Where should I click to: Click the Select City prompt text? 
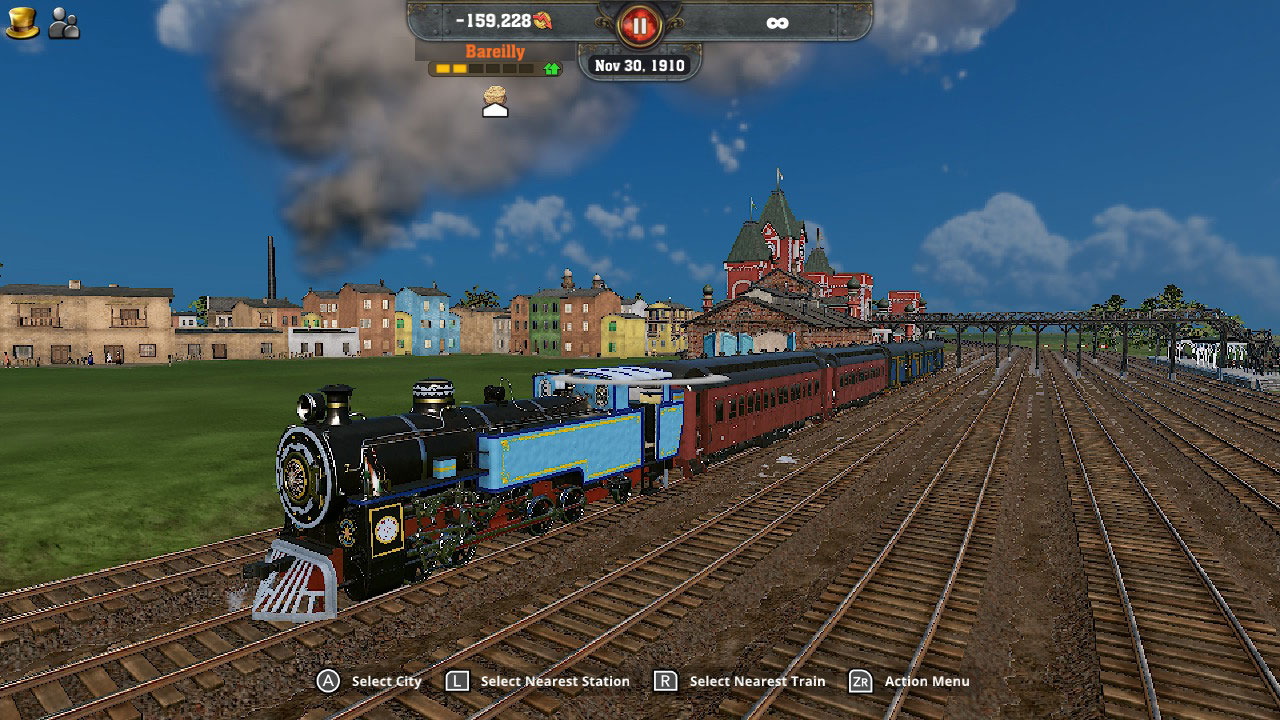click(386, 681)
